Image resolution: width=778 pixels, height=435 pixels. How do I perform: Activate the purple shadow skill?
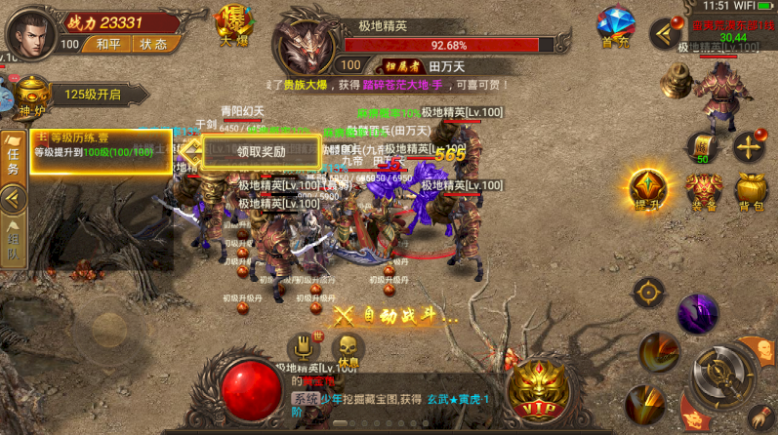point(698,313)
